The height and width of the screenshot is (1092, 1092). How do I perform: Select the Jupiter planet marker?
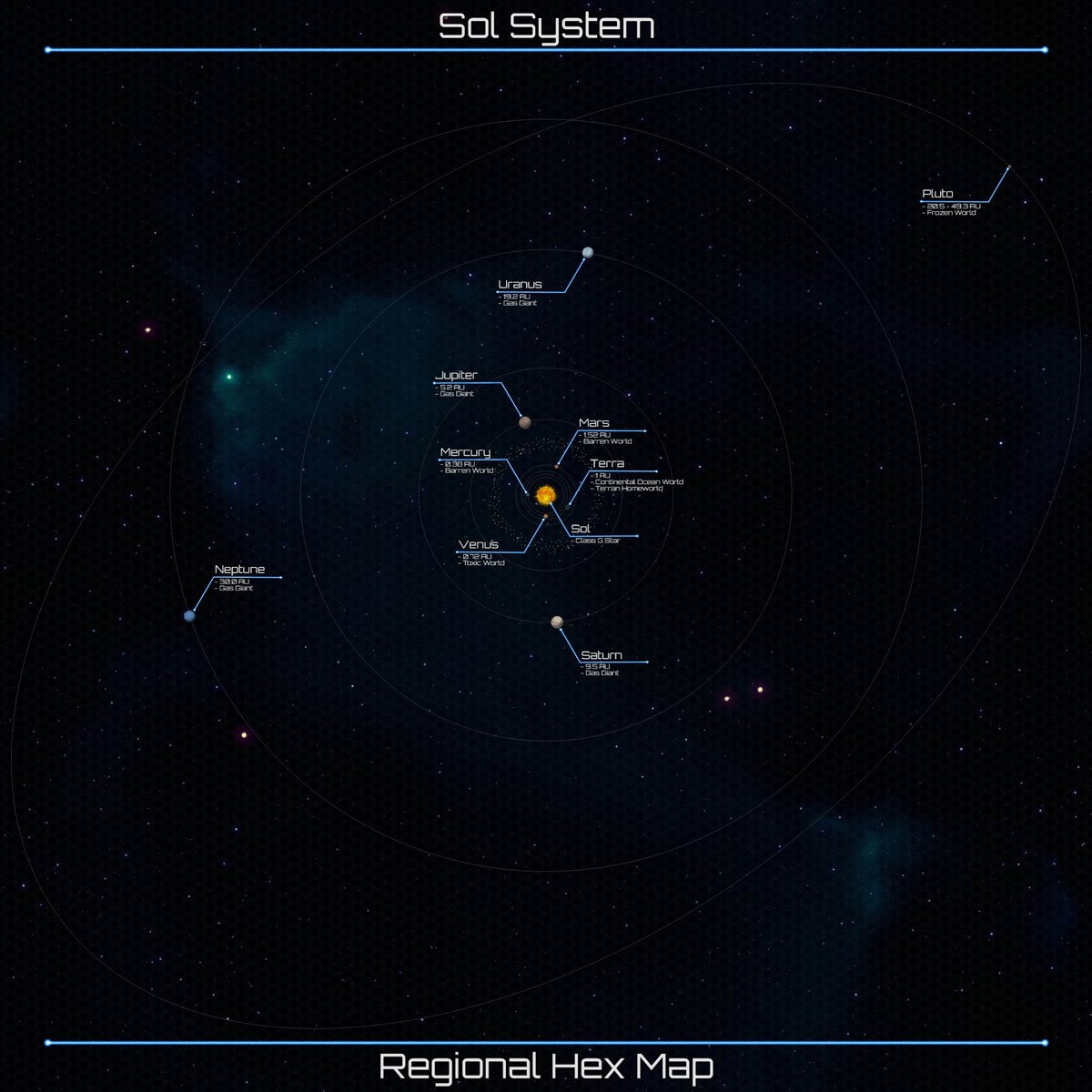coord(525,421)
